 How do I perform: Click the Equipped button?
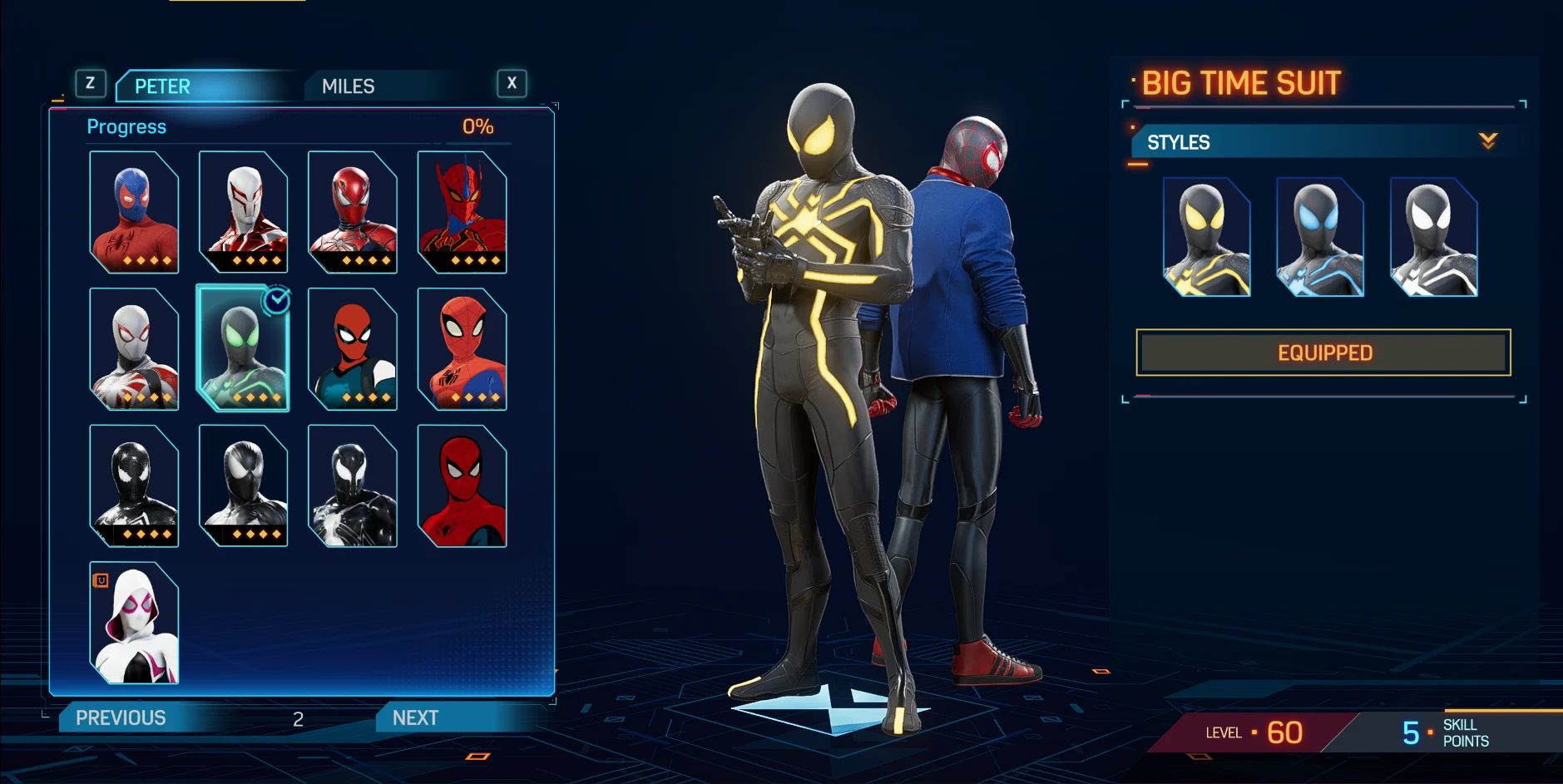[1323, 353]
